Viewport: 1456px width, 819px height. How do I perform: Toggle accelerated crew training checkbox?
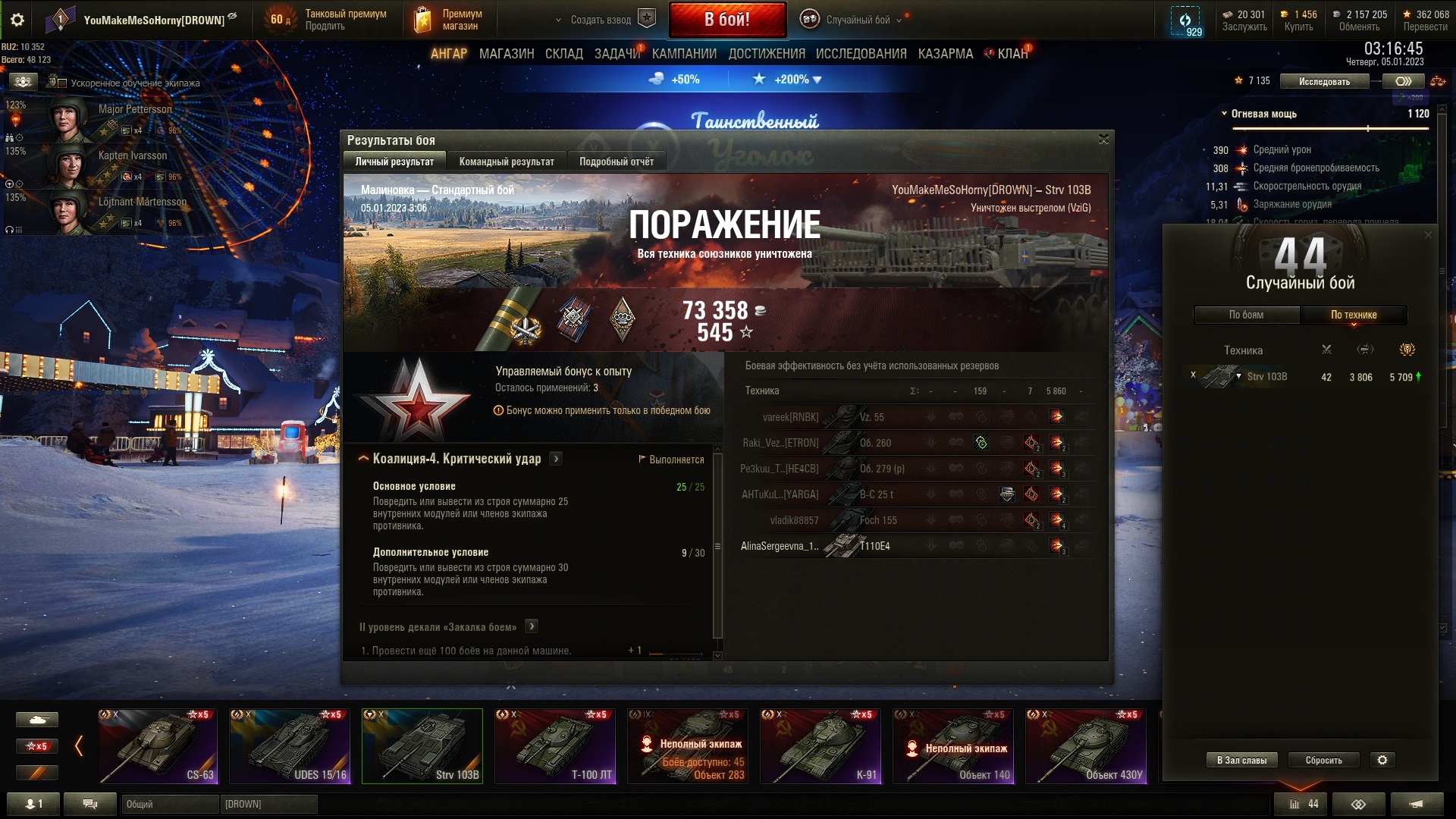coord(63,83)
